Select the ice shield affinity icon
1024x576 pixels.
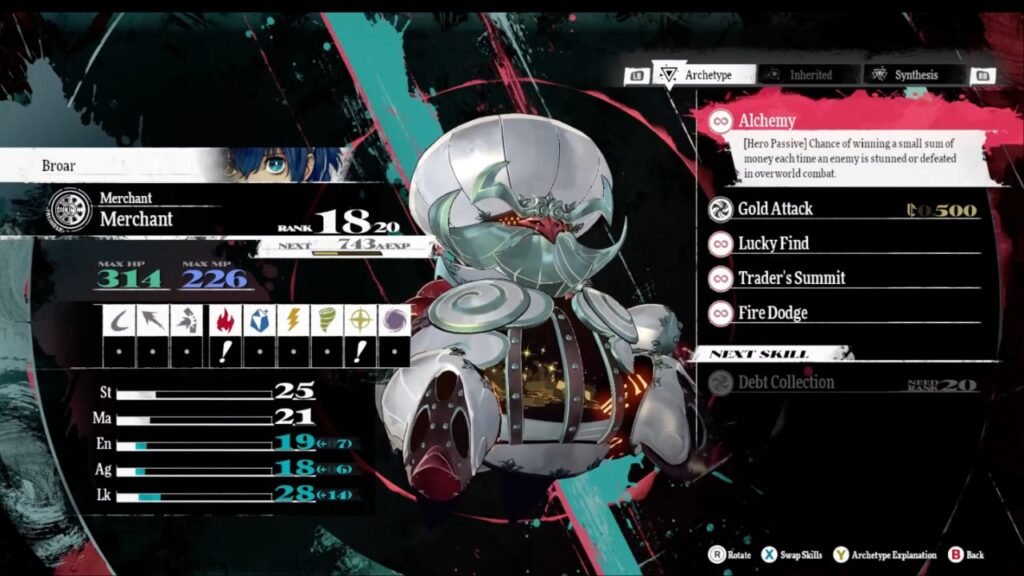pos(257,320)
